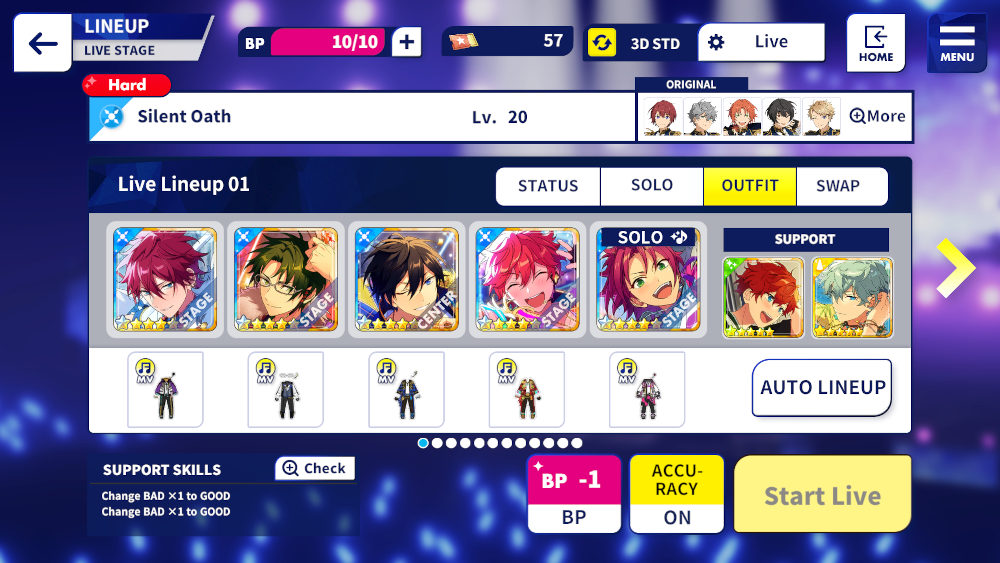Select the CENTER character card
The height and width of the screenshot is (563, 1000).
[407, 280]
